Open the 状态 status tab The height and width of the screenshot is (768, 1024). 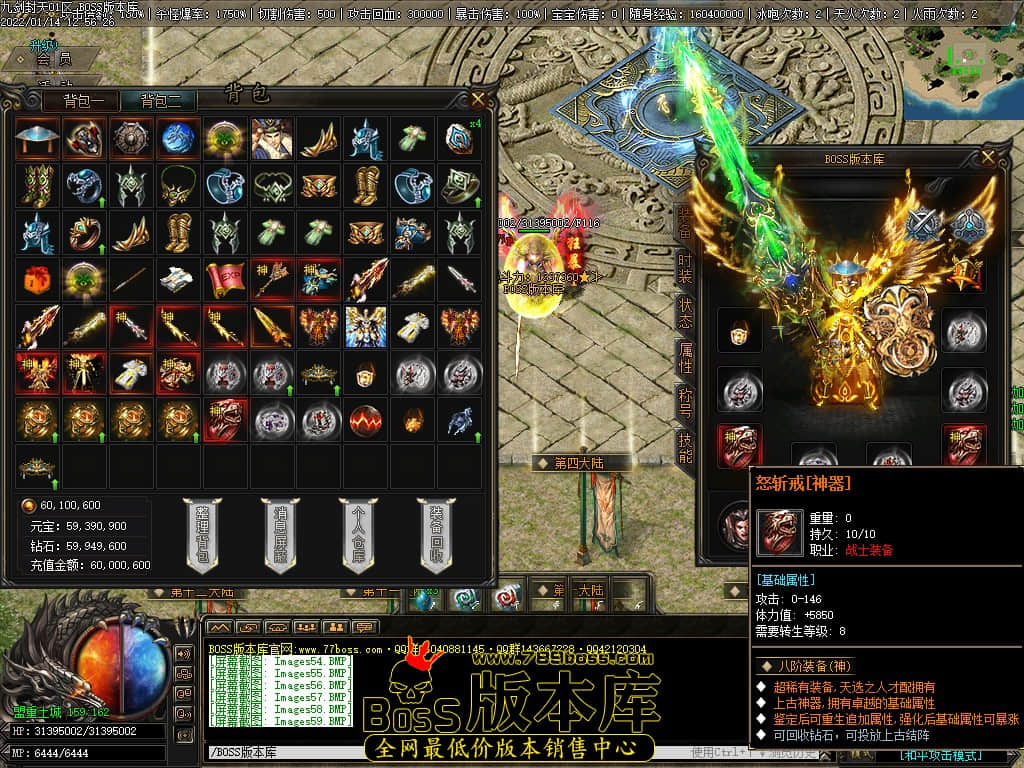click(x=685, y=312)
